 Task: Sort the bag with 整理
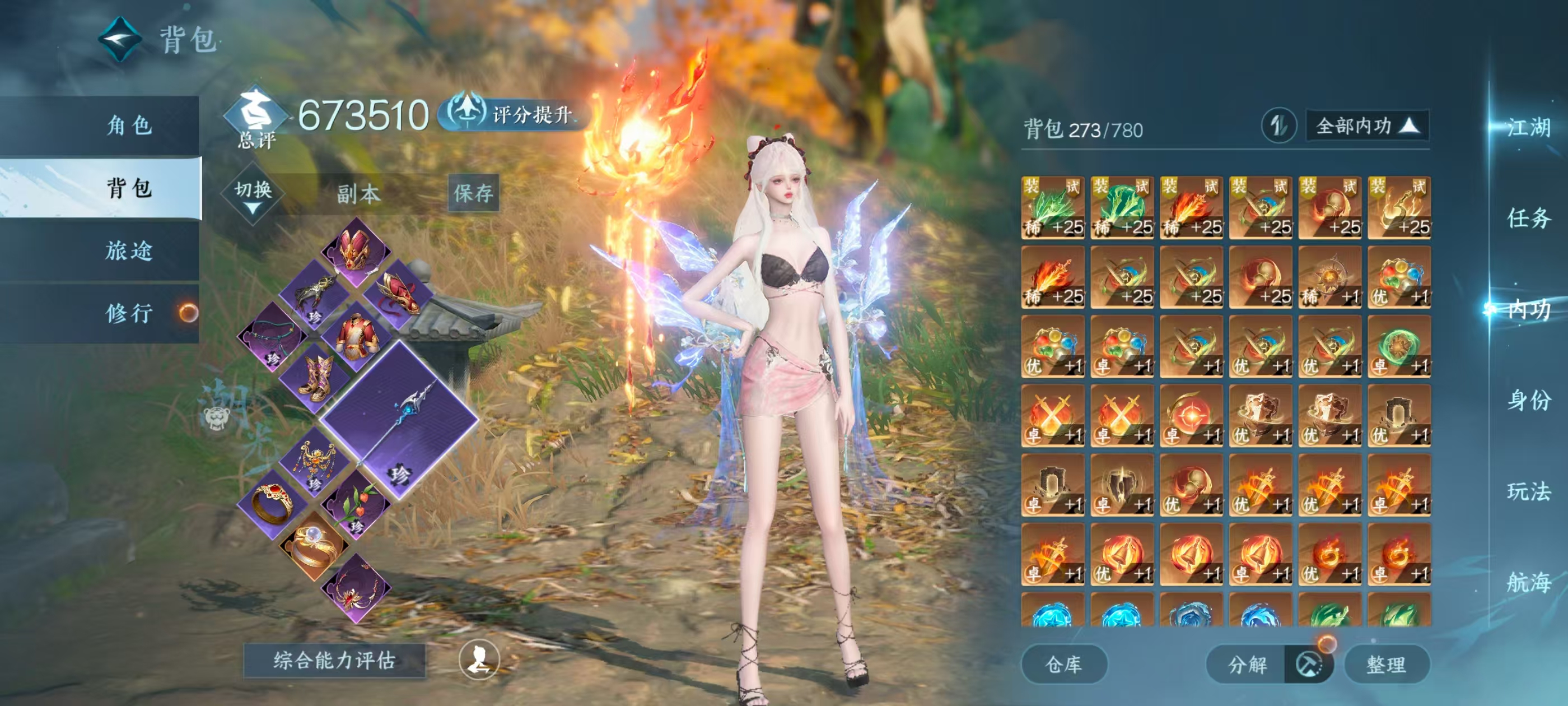pos(1385,664)
